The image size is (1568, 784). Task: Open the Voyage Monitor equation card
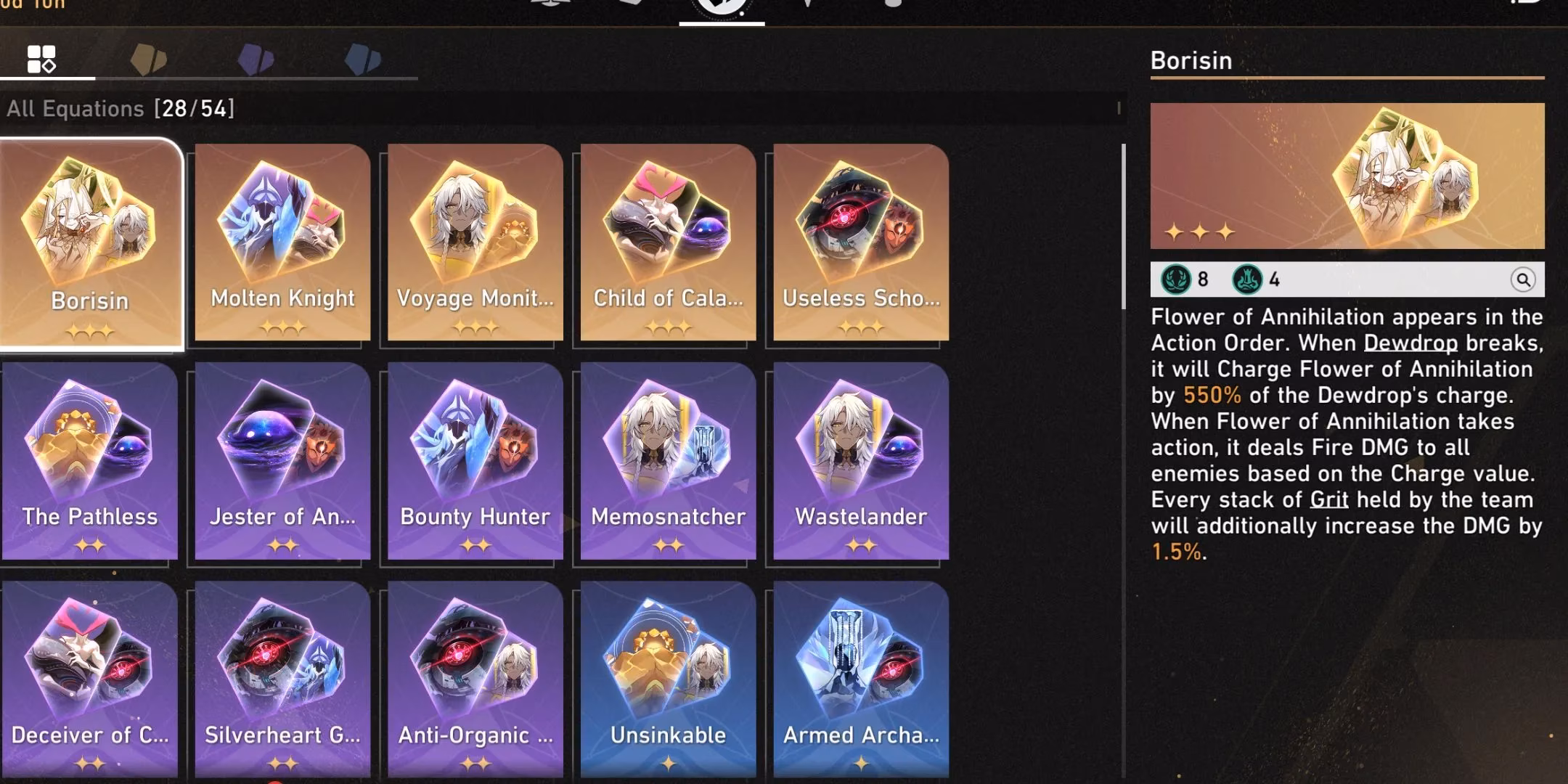[475, 243]
